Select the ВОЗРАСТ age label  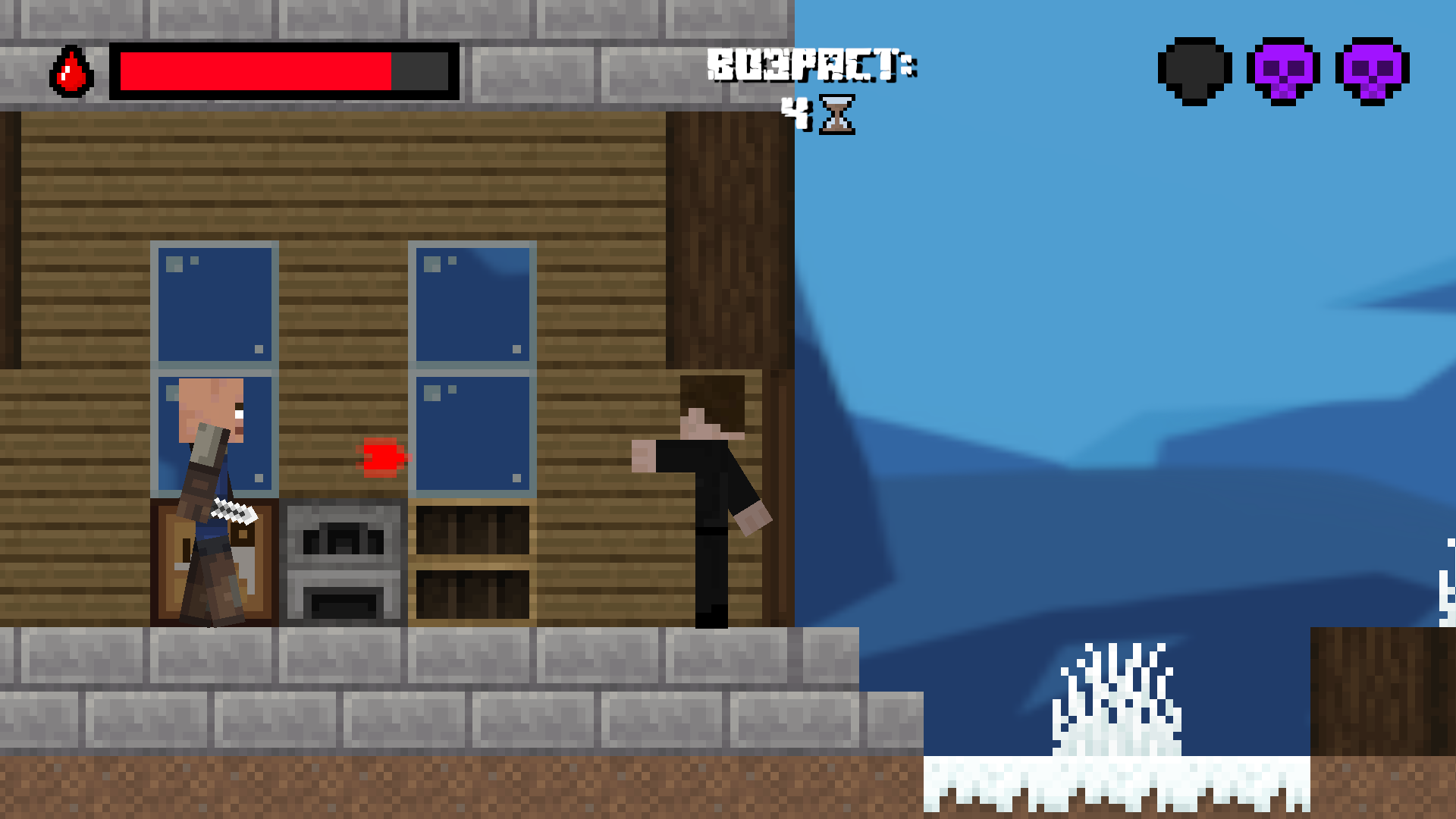pyautogui.click(x=811, y=64)
